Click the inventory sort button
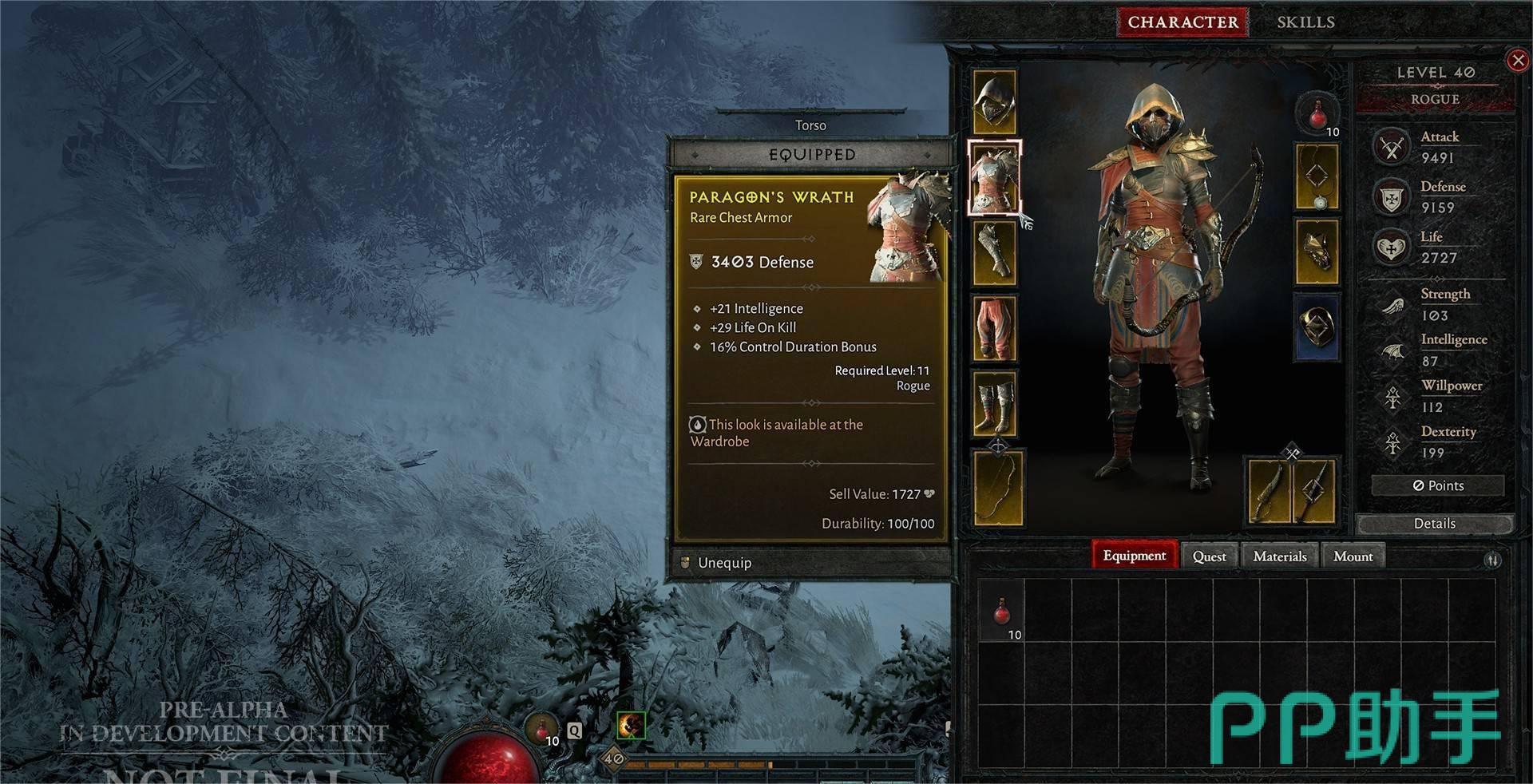 coord(1491,560)
